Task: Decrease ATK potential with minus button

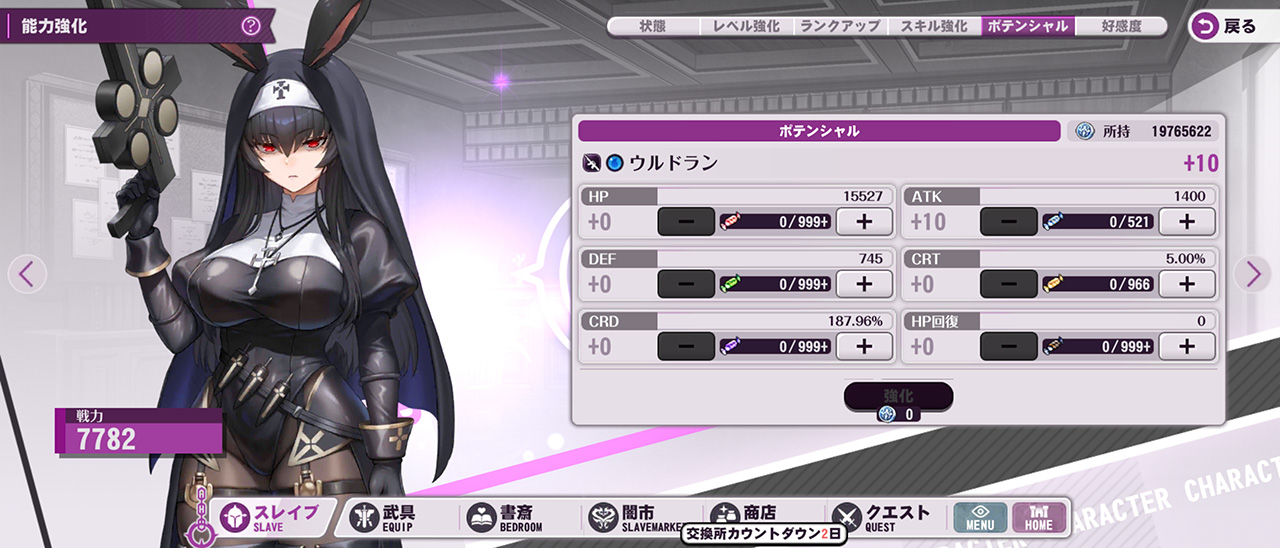Action: pyautogui.click(x=1008, y=222)
